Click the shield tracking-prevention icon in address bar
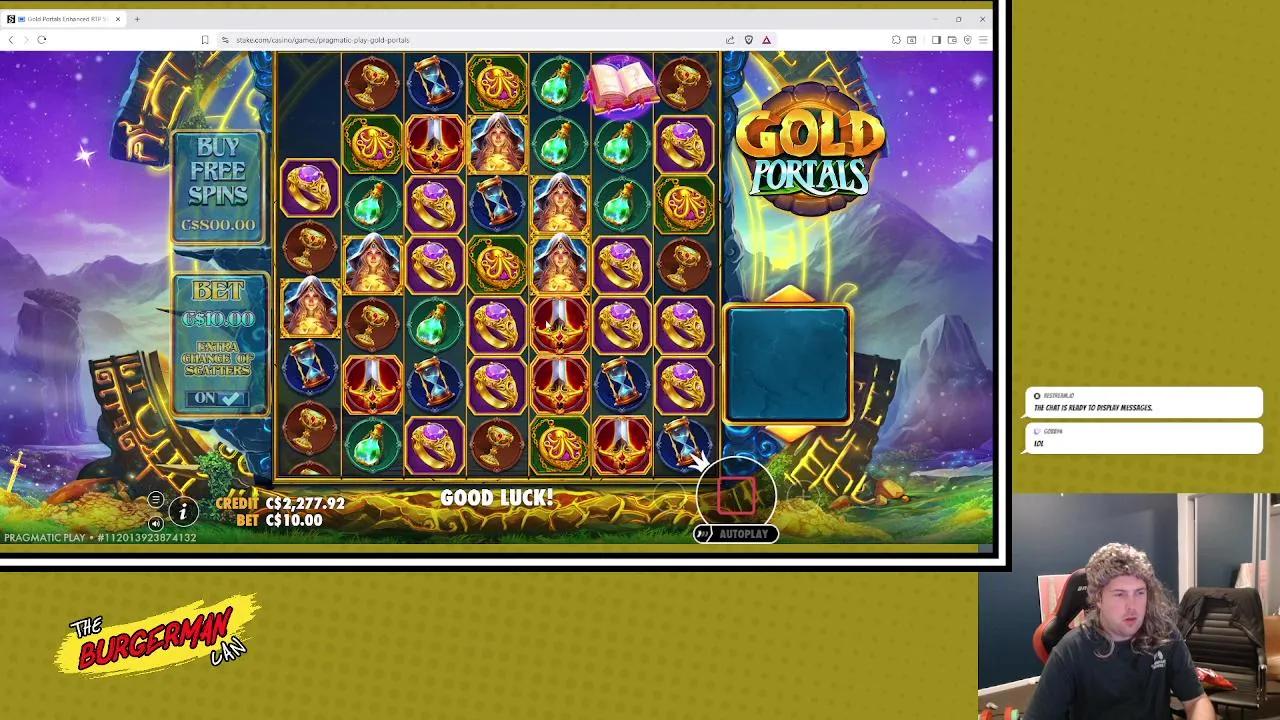Image resolution: width=1280 pixels, height=720 pixels. coord(749,40)
